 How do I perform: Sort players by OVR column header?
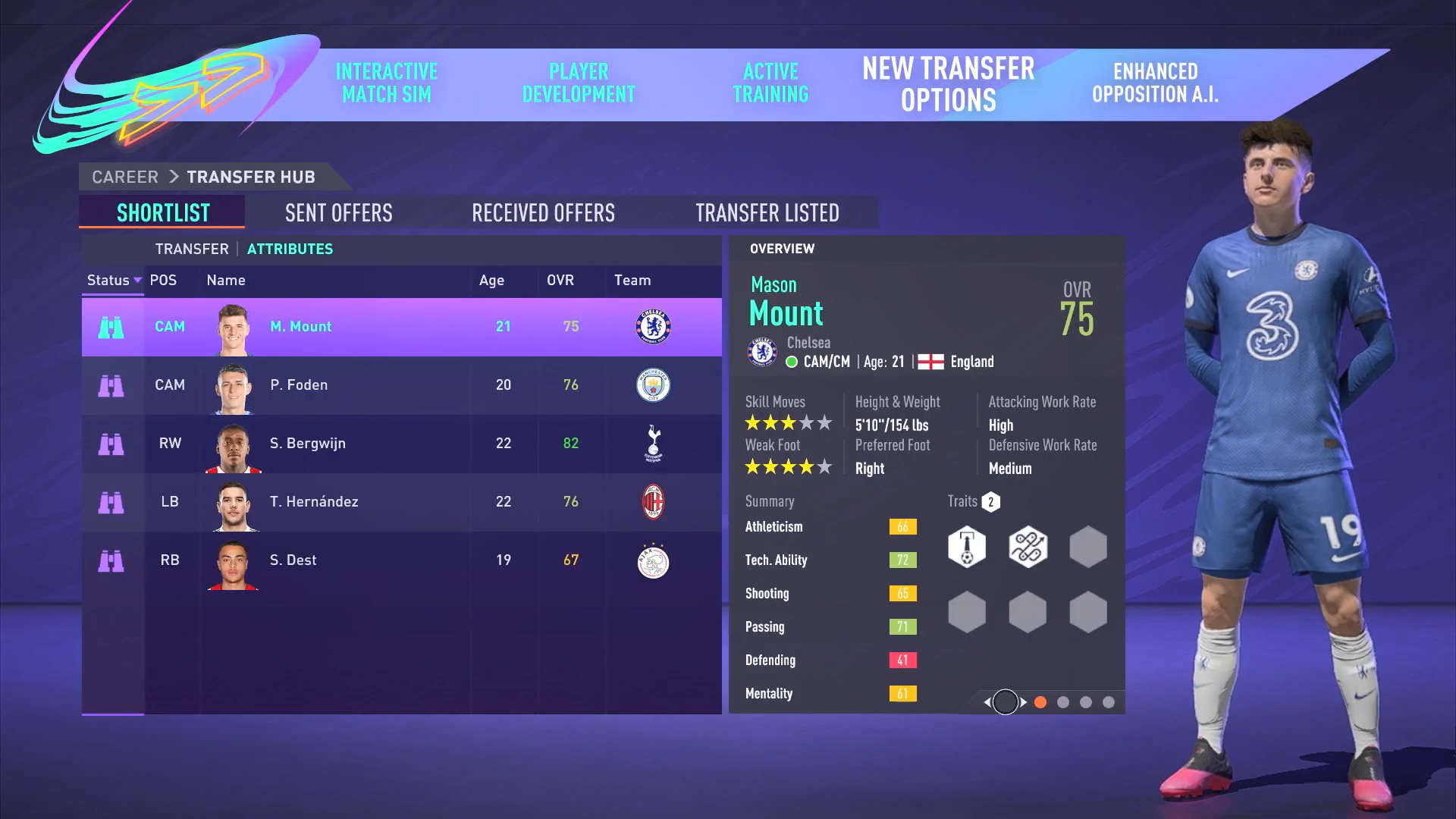(x=560, y=281)
